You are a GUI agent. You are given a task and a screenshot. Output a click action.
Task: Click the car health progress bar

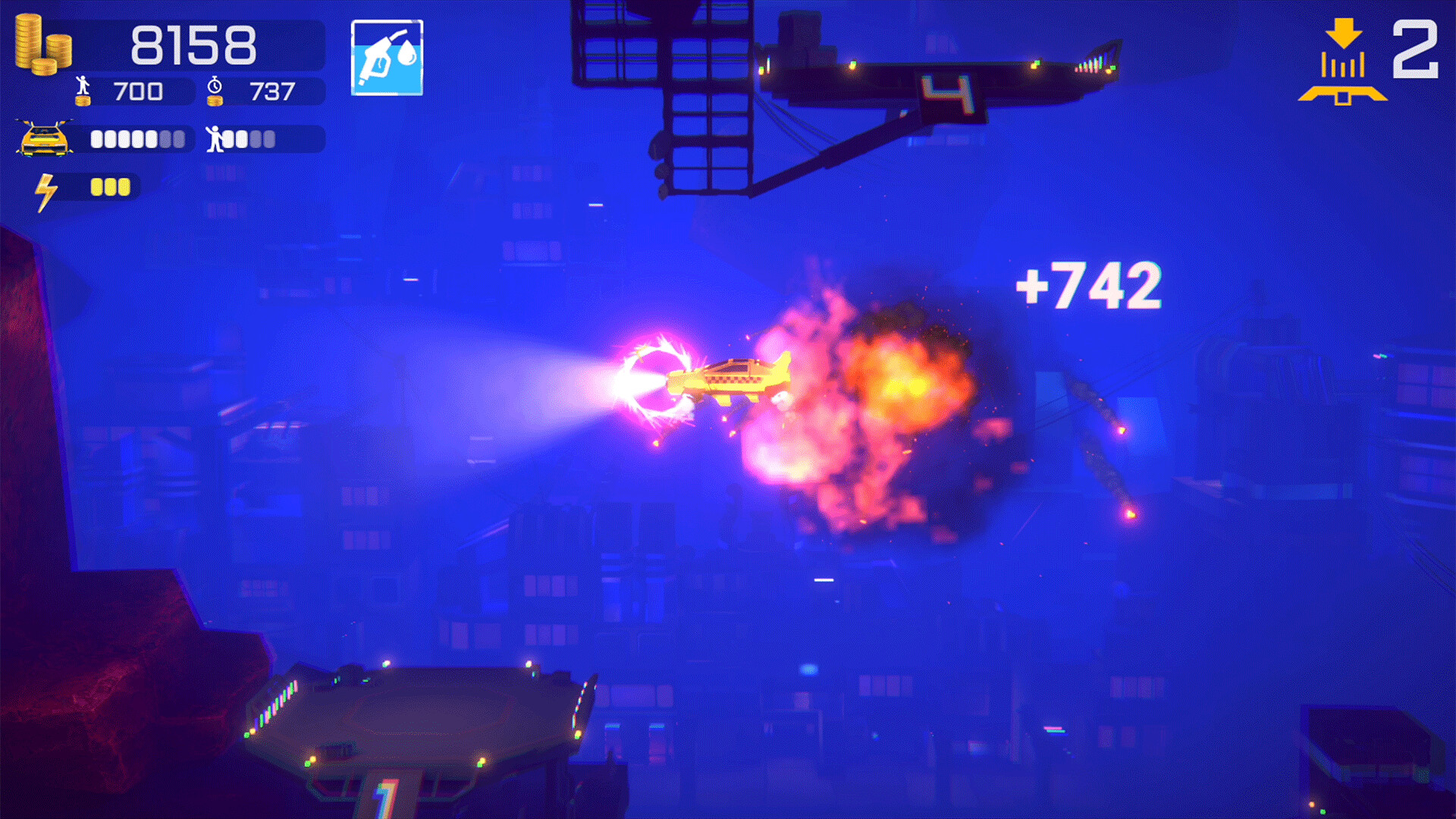click(133, 140)
